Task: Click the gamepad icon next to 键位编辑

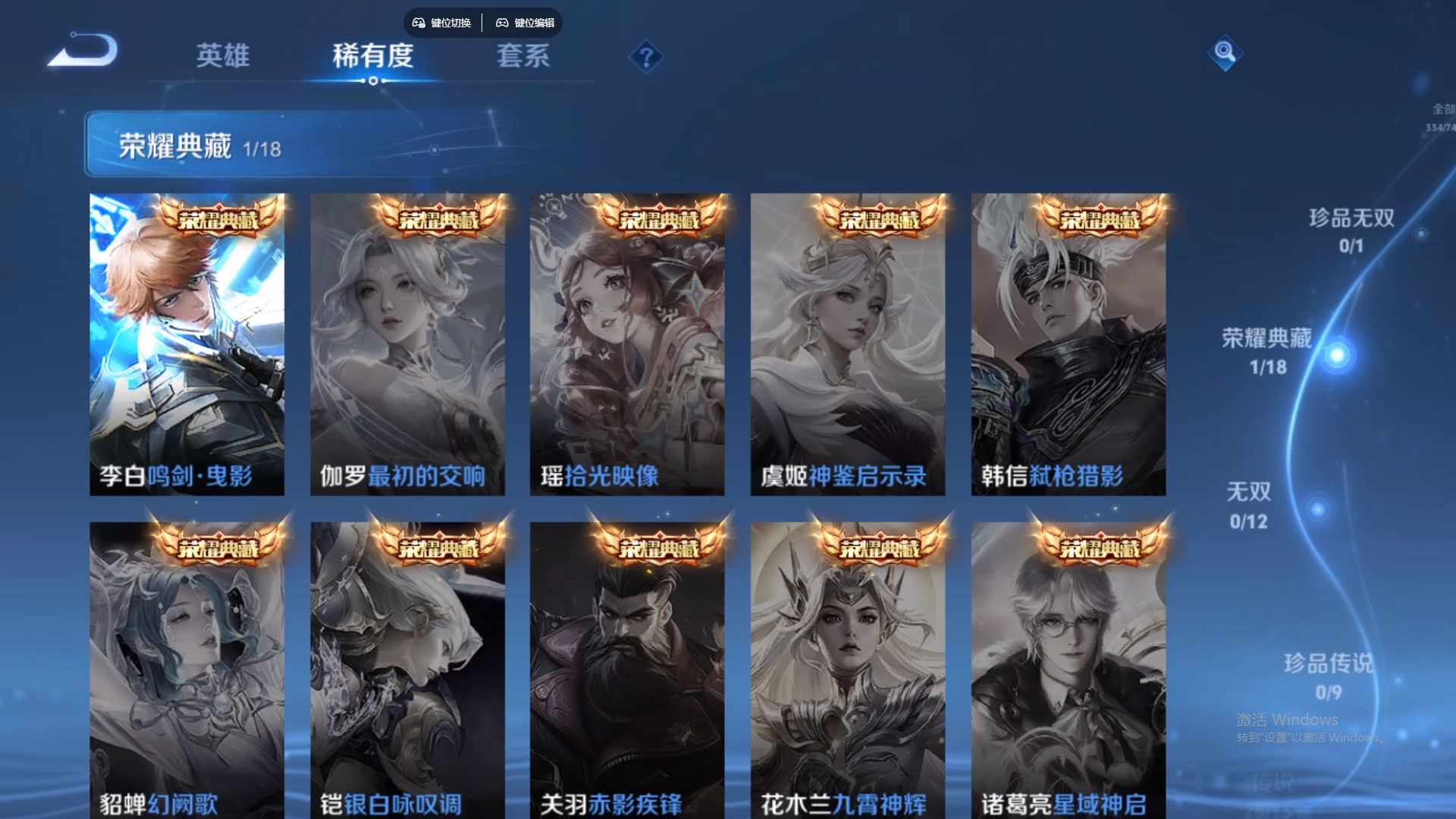Action: (x=503, y=23)
